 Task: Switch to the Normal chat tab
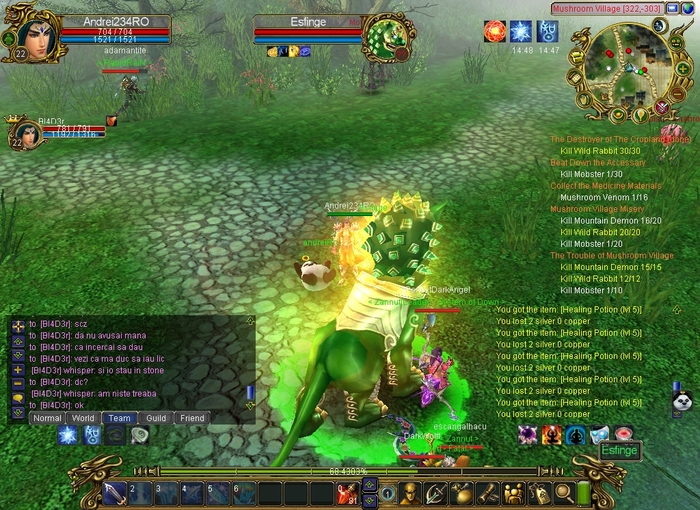pyautogui.click(x=47, y=418)
